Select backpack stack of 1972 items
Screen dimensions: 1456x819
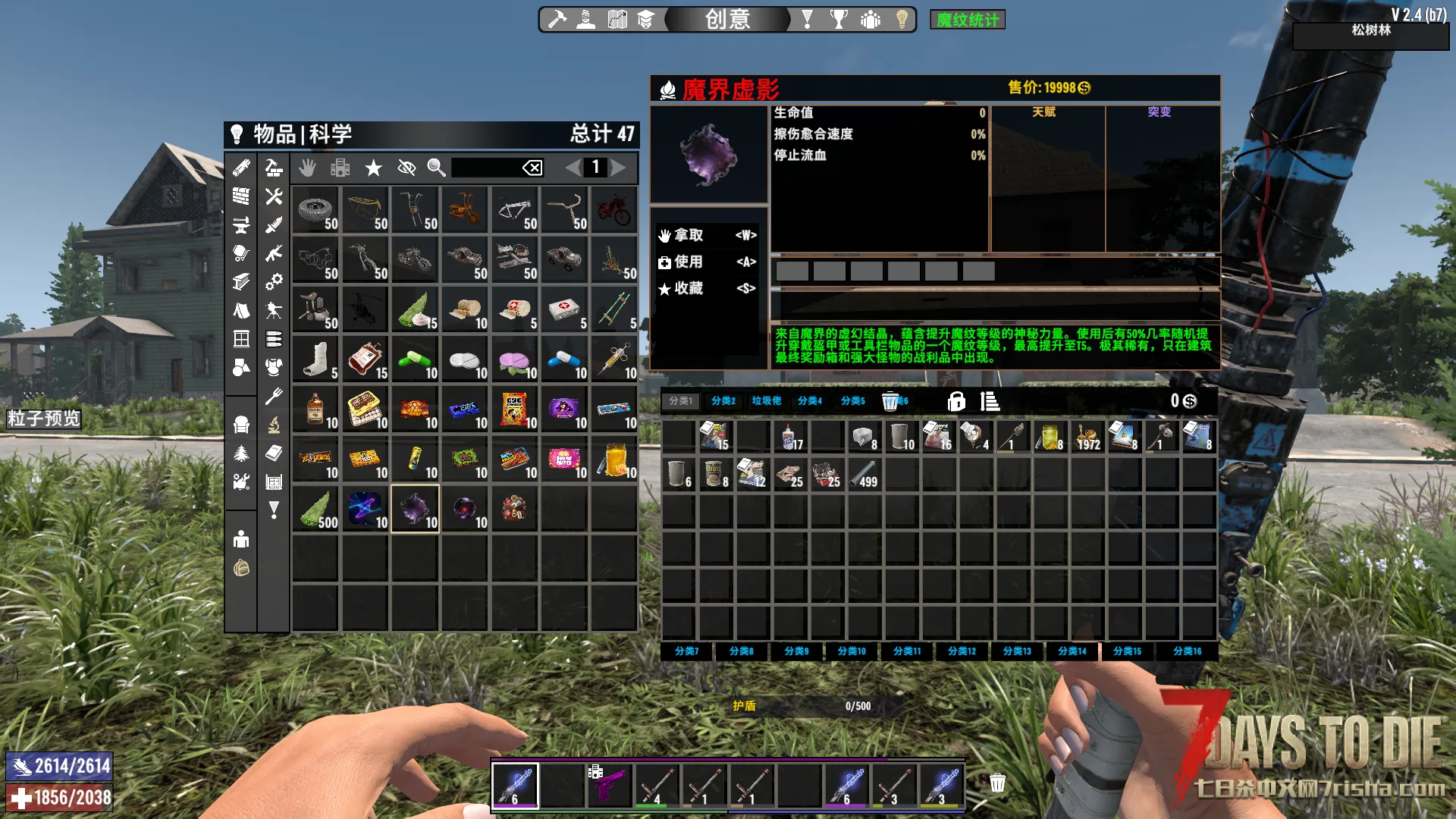click(x=1087, y=438)
